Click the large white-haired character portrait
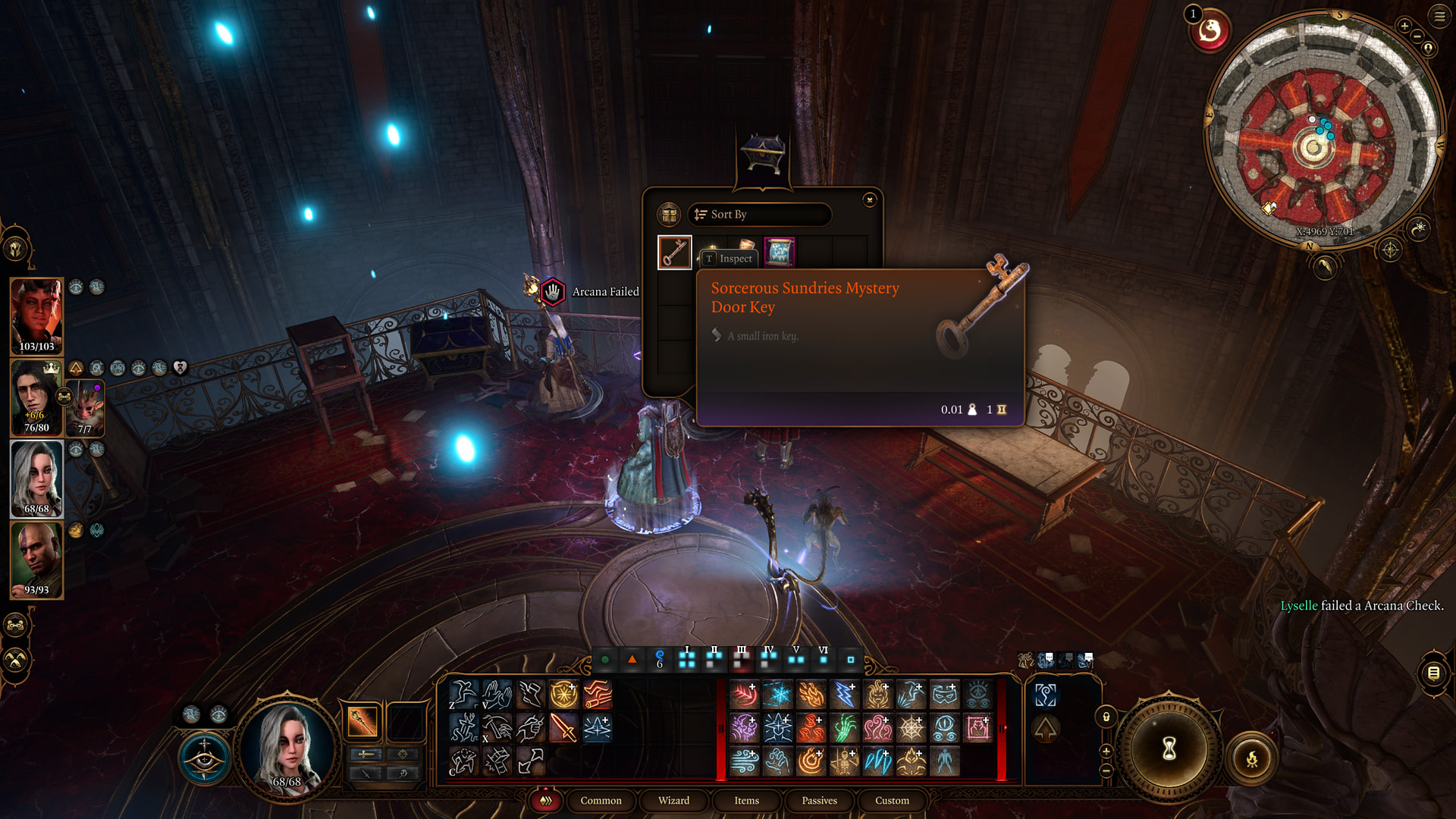The image size is (1456, 819). (x=287, y=747)
